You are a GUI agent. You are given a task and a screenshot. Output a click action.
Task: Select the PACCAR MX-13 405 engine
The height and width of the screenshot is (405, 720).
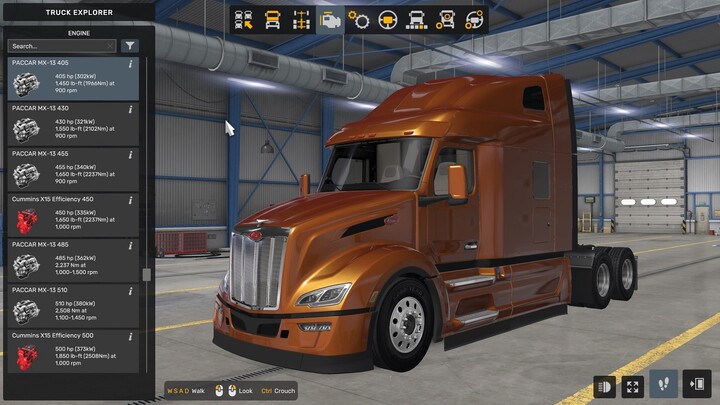[x=72, y=78]
